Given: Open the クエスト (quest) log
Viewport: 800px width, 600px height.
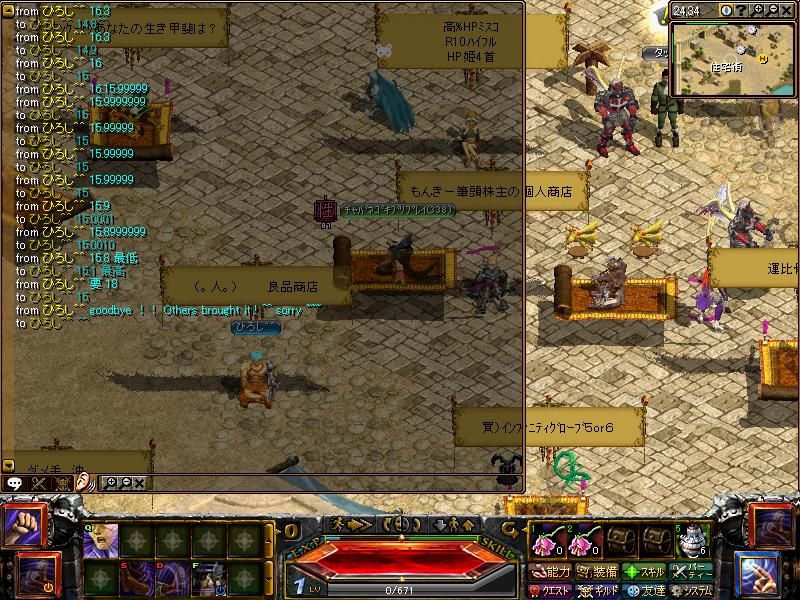Looking at the screenshot, I should (551, 590).
